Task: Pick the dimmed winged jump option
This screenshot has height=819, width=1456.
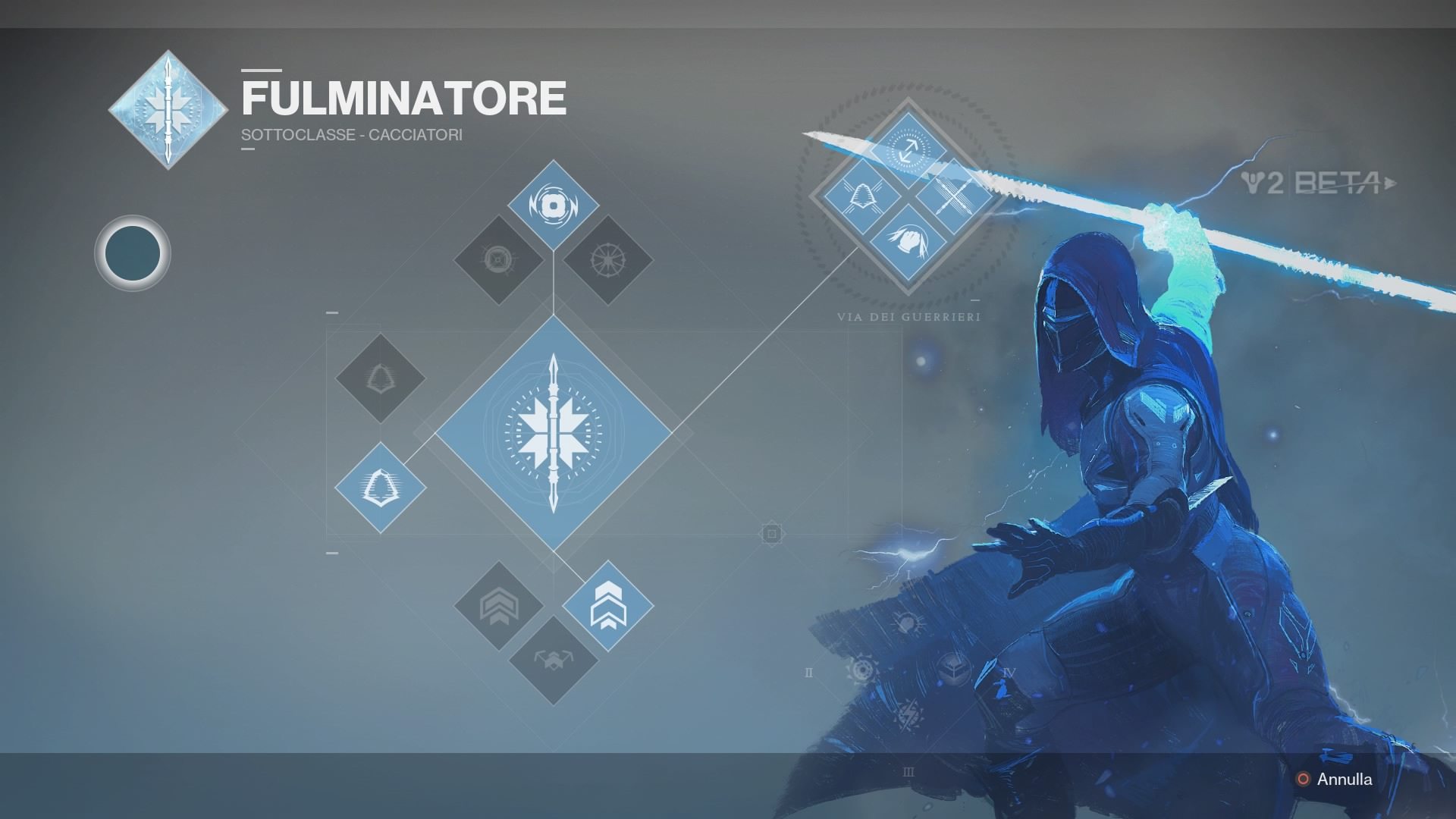Action: pos(554,661)
